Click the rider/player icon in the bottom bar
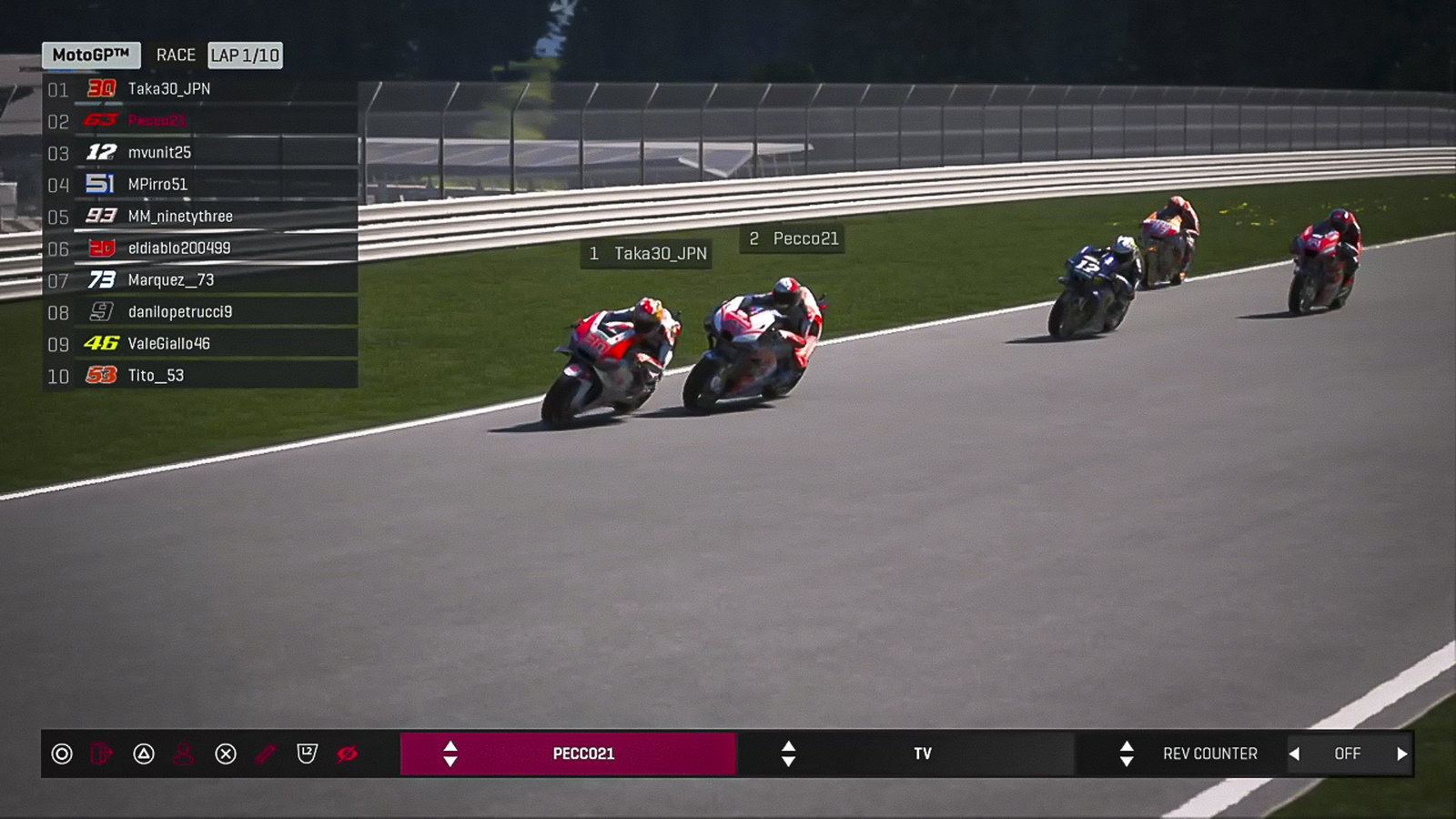Image resolution: width=1456 pixels, height=819 pixels. [x=184, y=753]
